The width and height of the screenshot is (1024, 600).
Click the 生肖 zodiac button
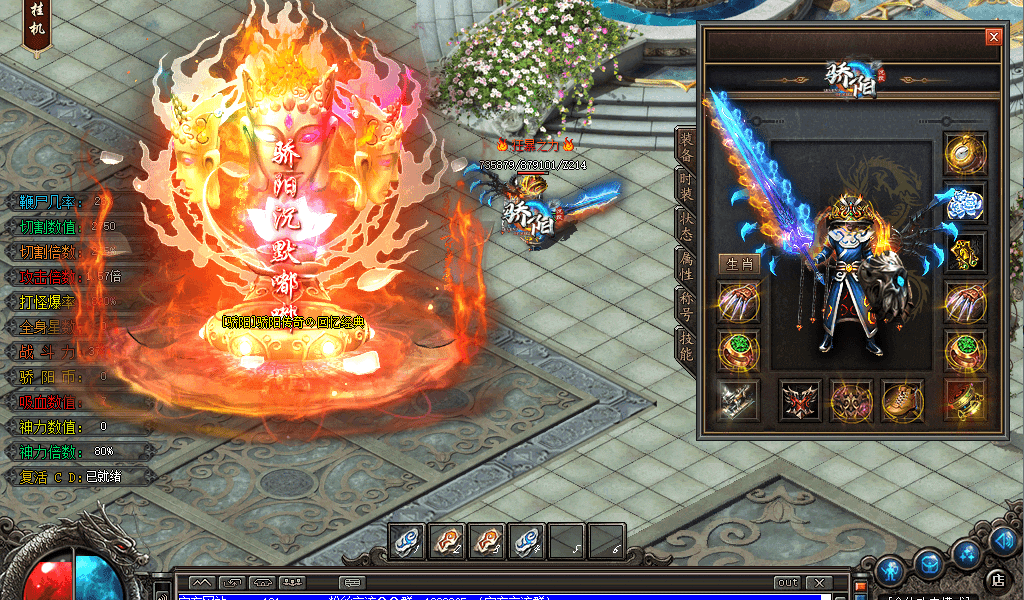point(738,264)
